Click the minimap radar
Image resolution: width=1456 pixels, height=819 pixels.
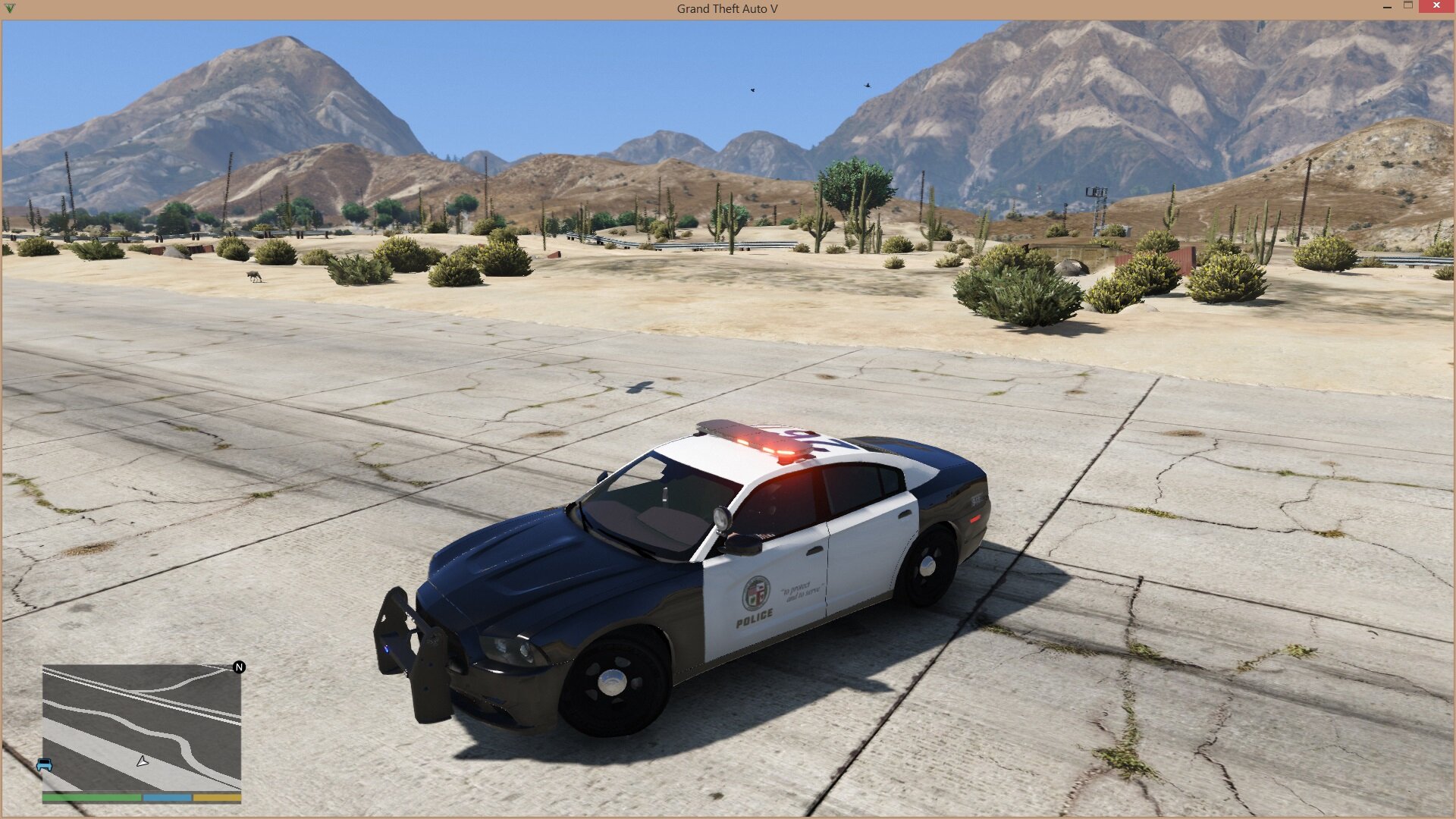[142, 729]
